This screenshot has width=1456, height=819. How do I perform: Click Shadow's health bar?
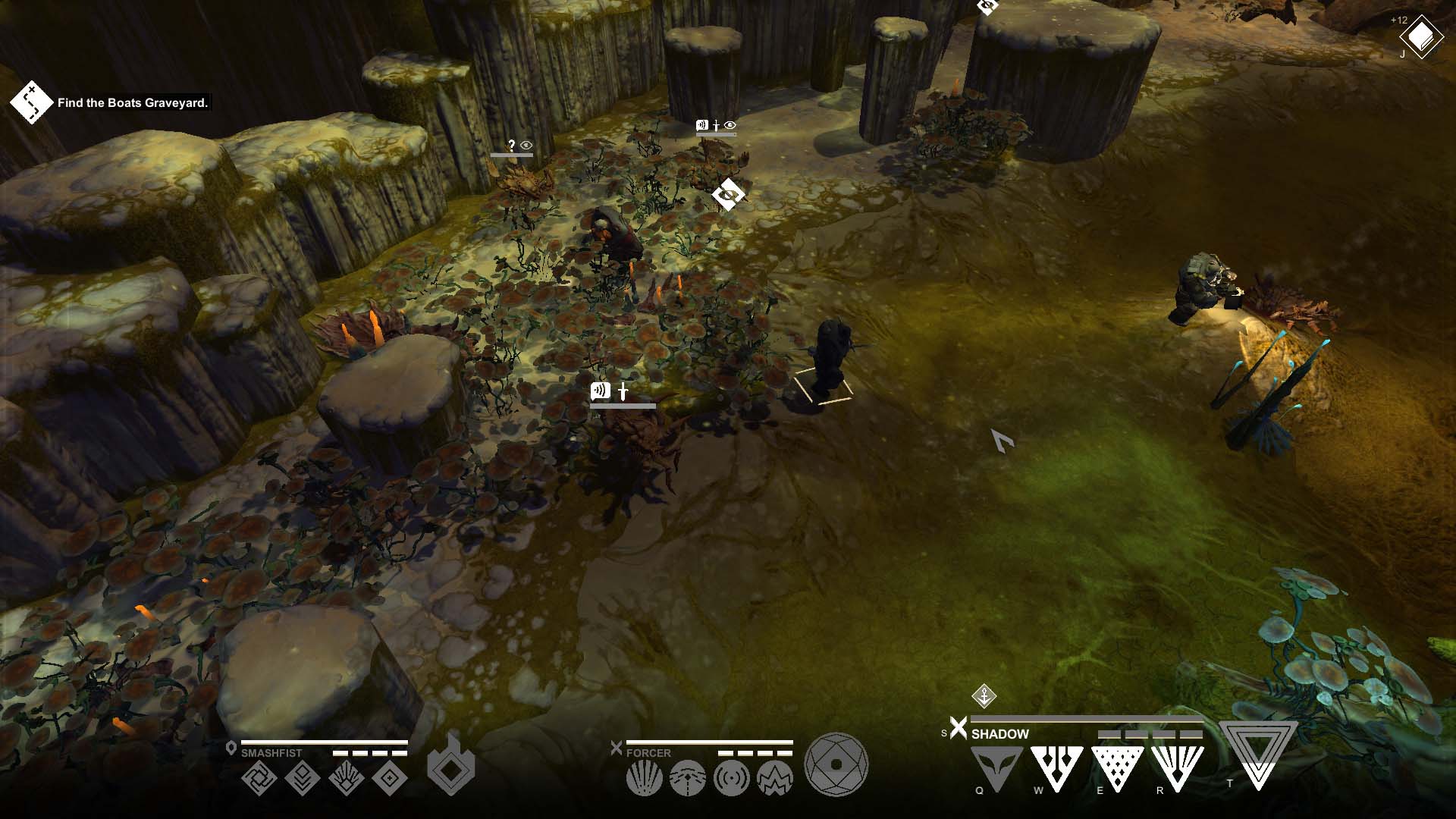click(x=1085, y=719)
